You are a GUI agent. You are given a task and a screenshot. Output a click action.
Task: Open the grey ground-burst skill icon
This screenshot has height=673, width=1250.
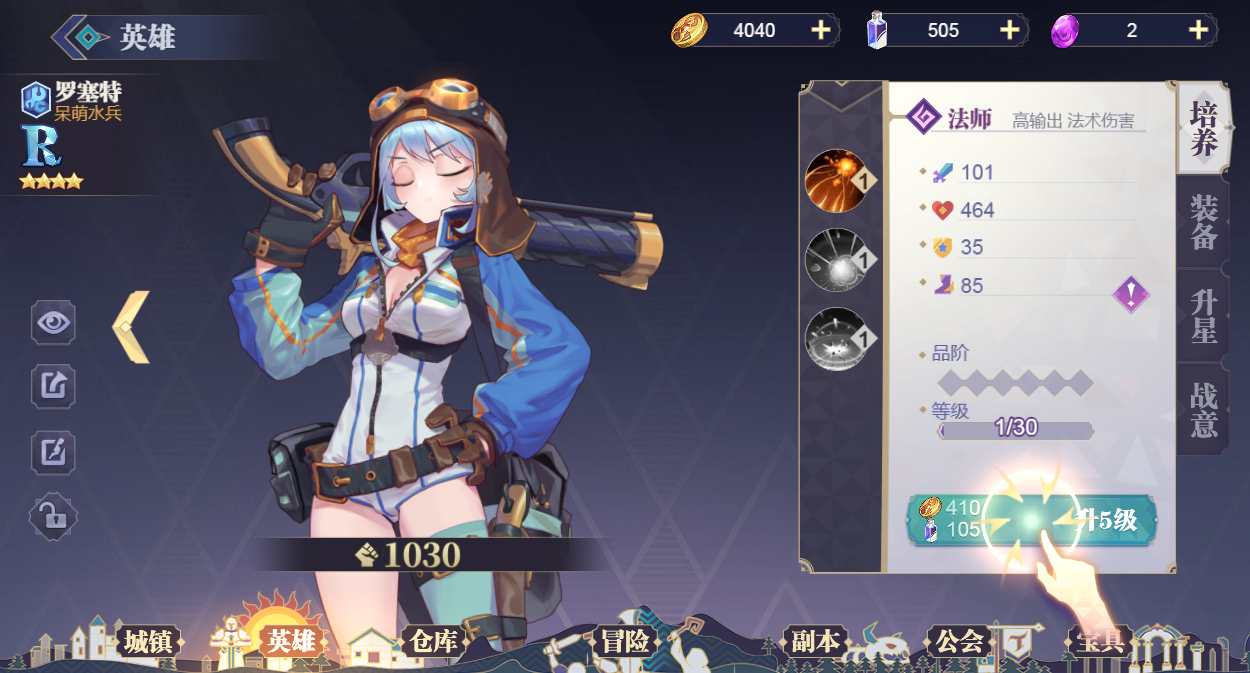835,338
